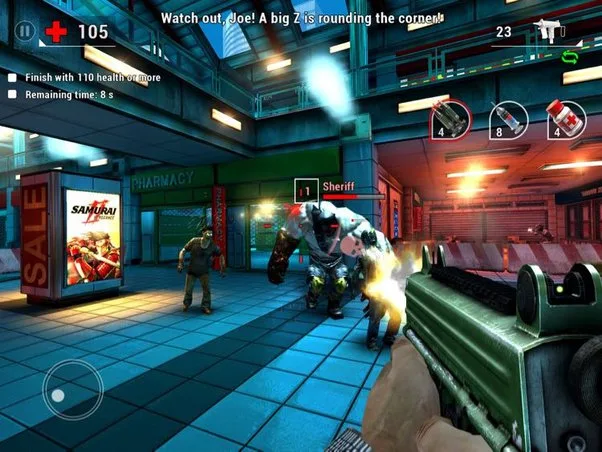This screenshot has width=602, height=452.
Task: Select the submachine gun weapon icon
Action: pos(547,32)
